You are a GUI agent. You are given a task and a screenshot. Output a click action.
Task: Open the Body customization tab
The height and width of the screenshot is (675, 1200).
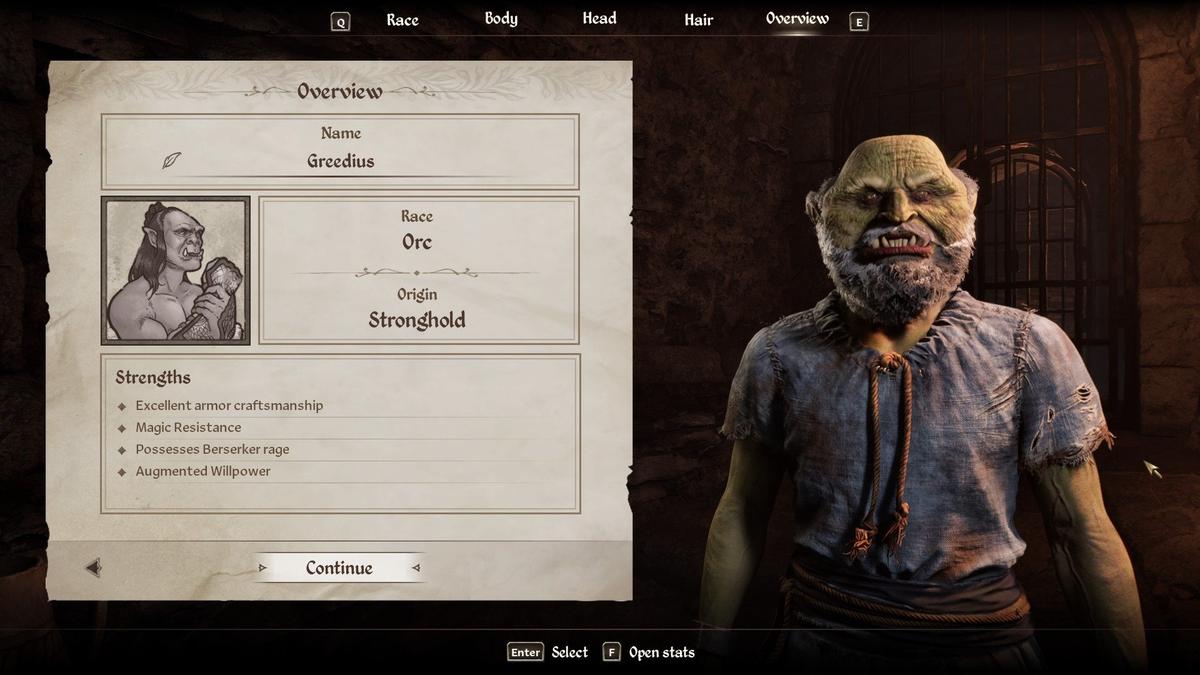point(501,19)
